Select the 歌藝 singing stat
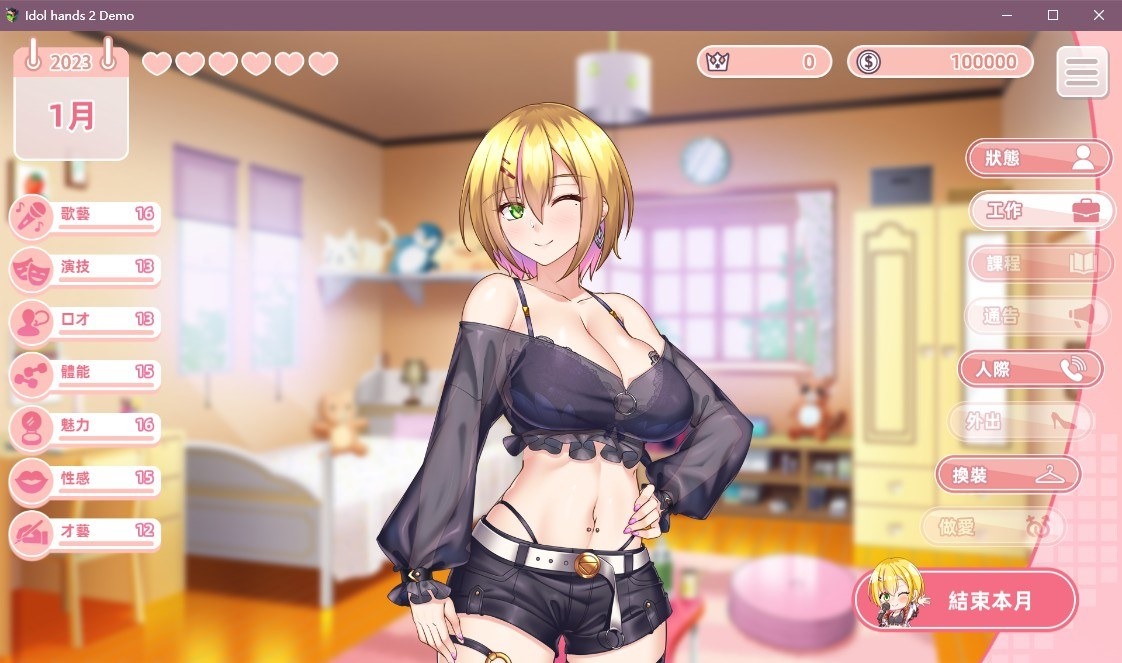Viewport: 1122px width, 663px height. pos(85,216)
